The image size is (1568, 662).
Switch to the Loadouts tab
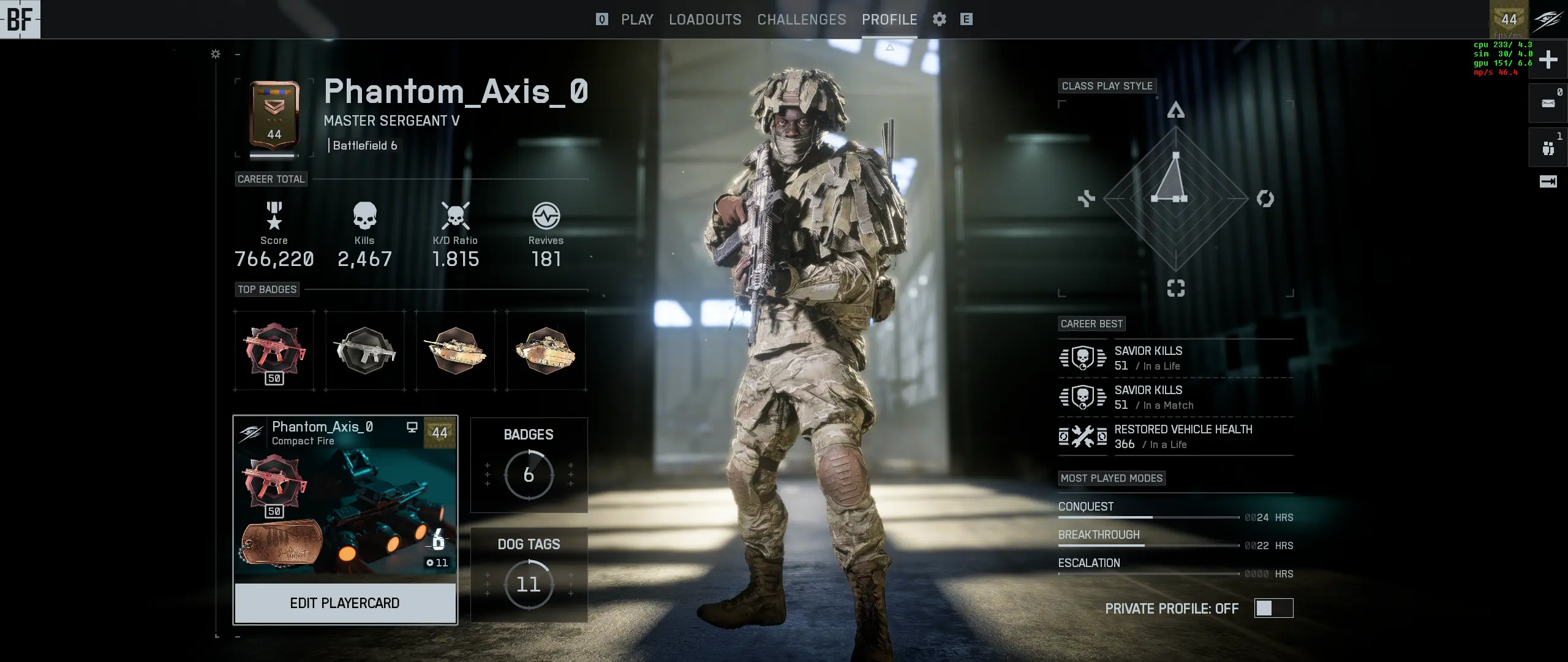pos(705,20)
